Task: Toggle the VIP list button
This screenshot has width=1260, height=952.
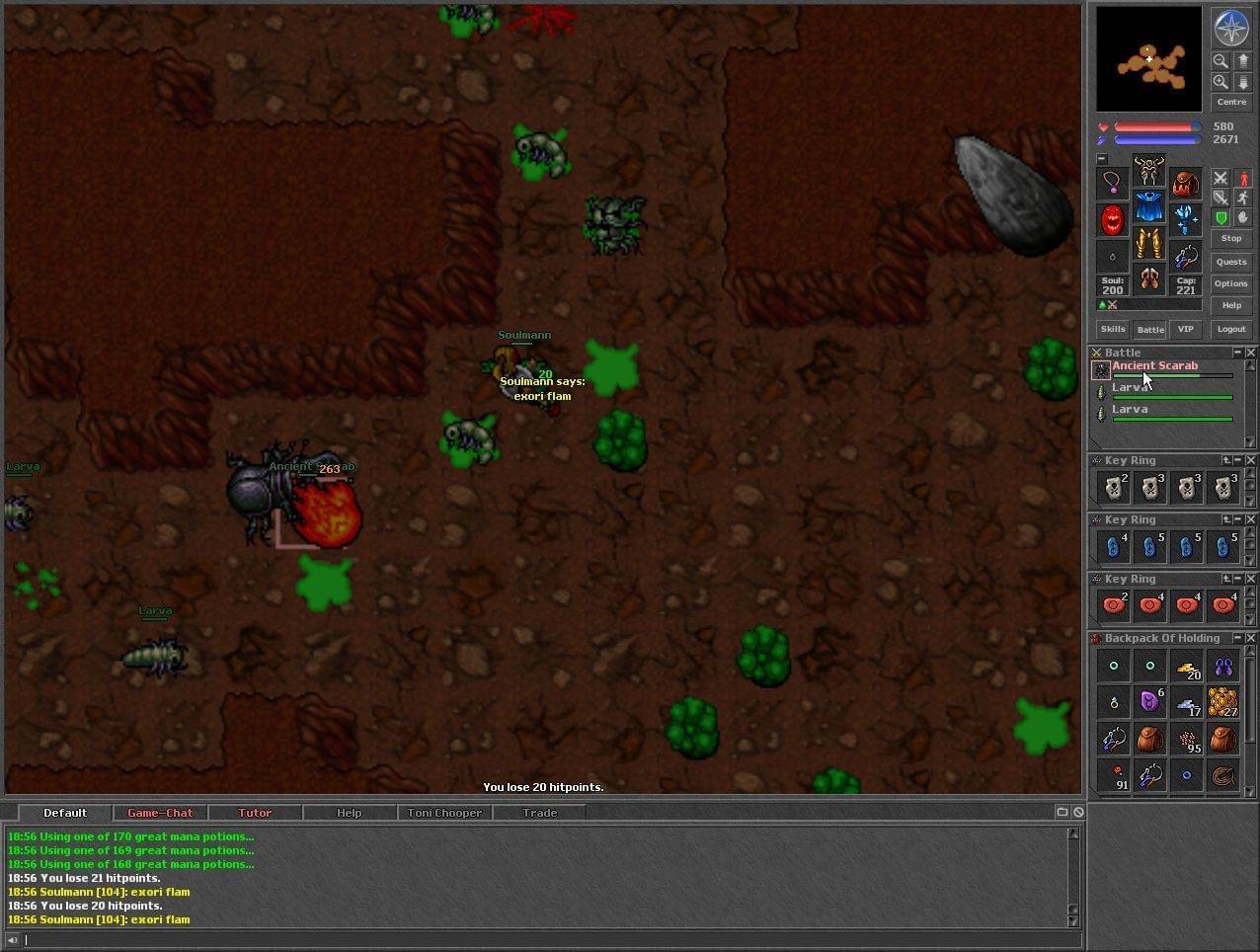Action: coord(1185,329)
